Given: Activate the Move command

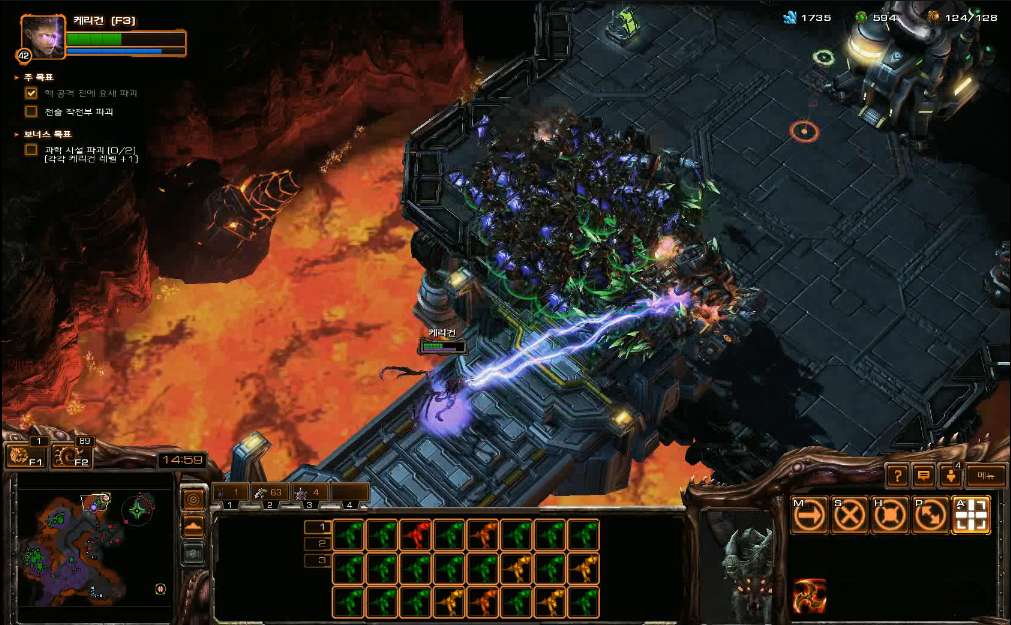Looking at the screenshot, I should [x=809, y=514].
